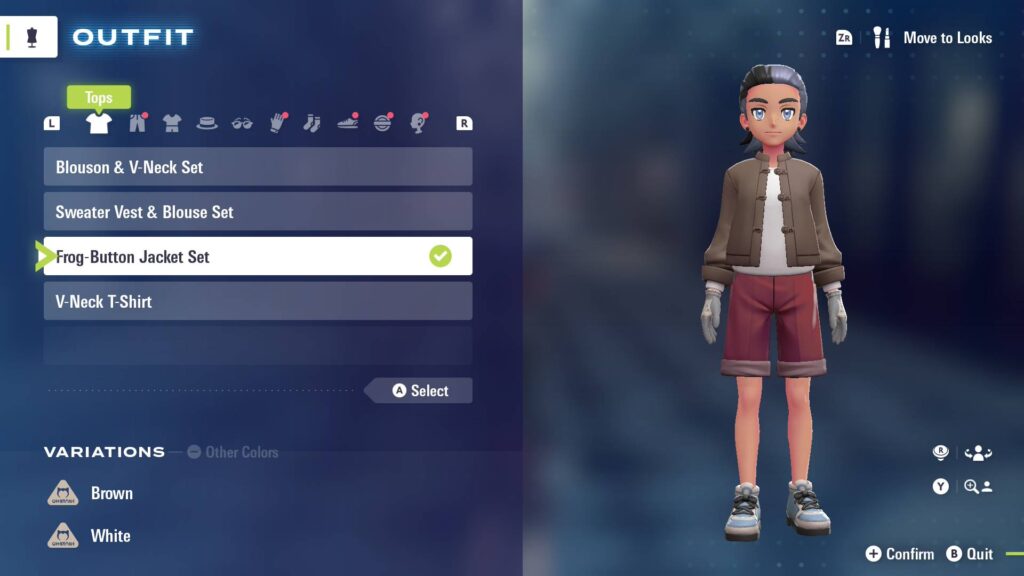Choose the Brown color variation
Viewport: 1024px width, 576px height.
pos(111,493)
